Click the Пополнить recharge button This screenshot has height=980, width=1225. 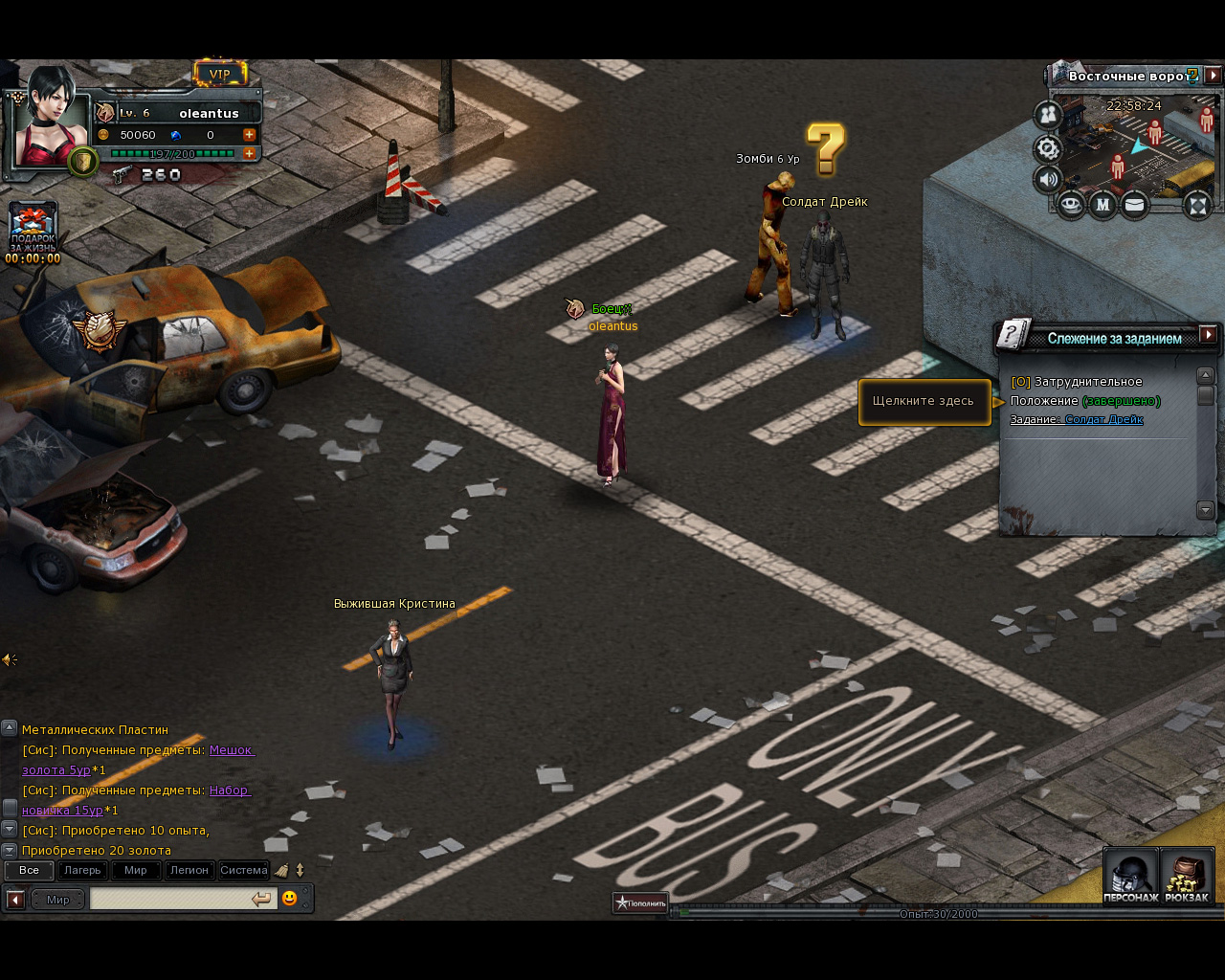click(640, 902)
